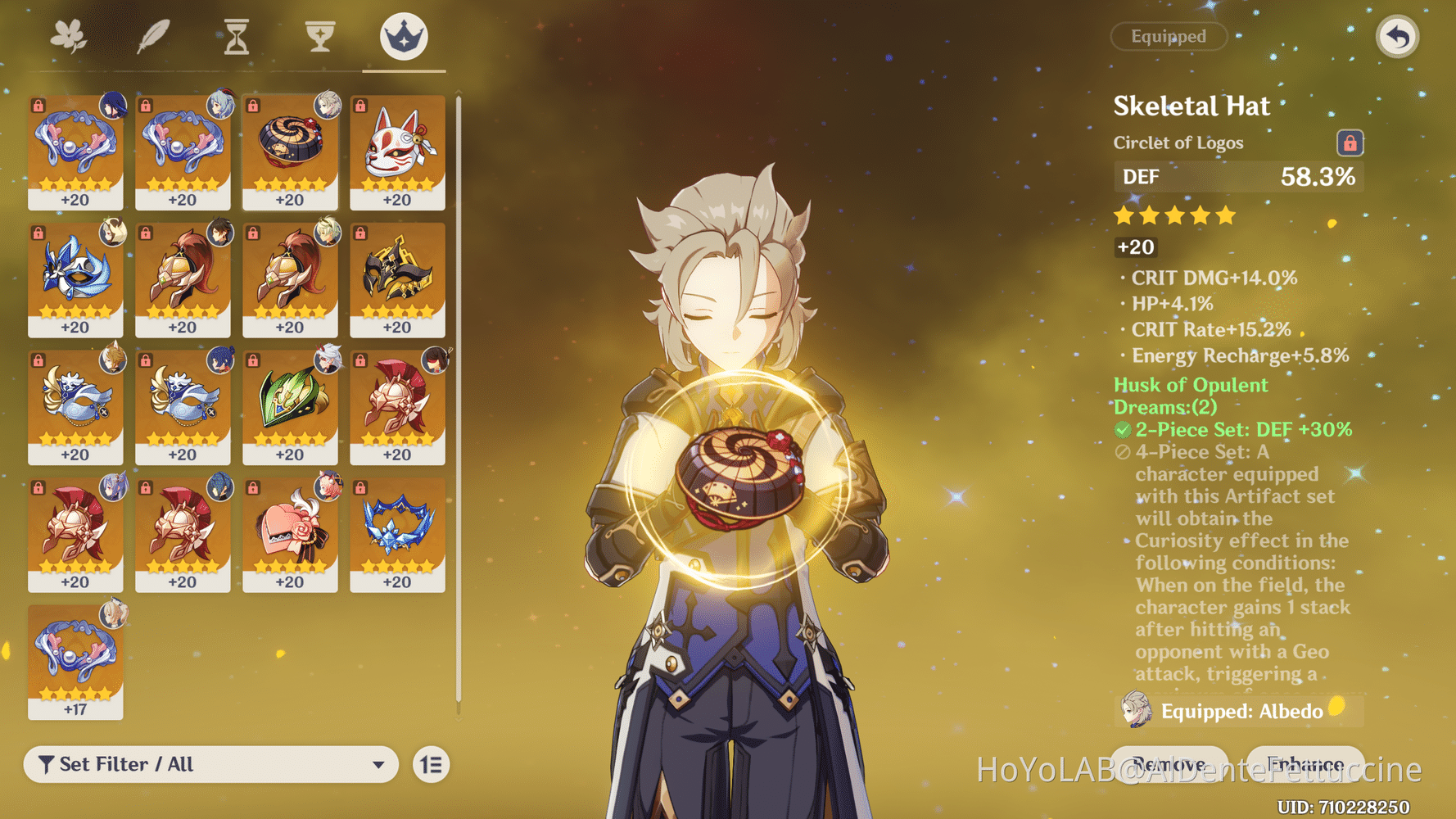This screenshot has height=819, width=1456.
Task: Open the Set Filter / All dropdown
Action: pos(211,764)
